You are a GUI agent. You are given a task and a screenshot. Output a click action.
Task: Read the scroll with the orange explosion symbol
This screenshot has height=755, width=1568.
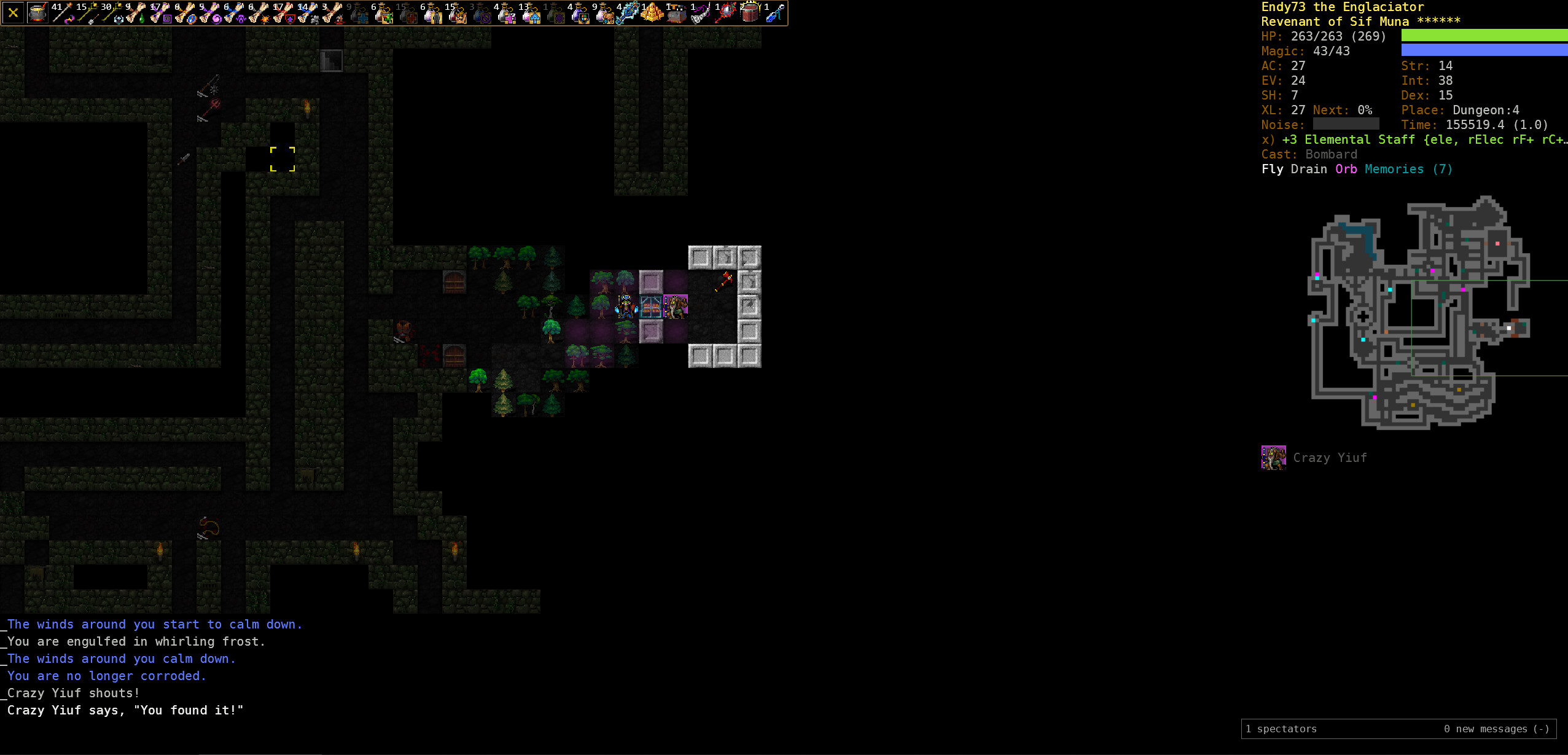coord(259,12)
